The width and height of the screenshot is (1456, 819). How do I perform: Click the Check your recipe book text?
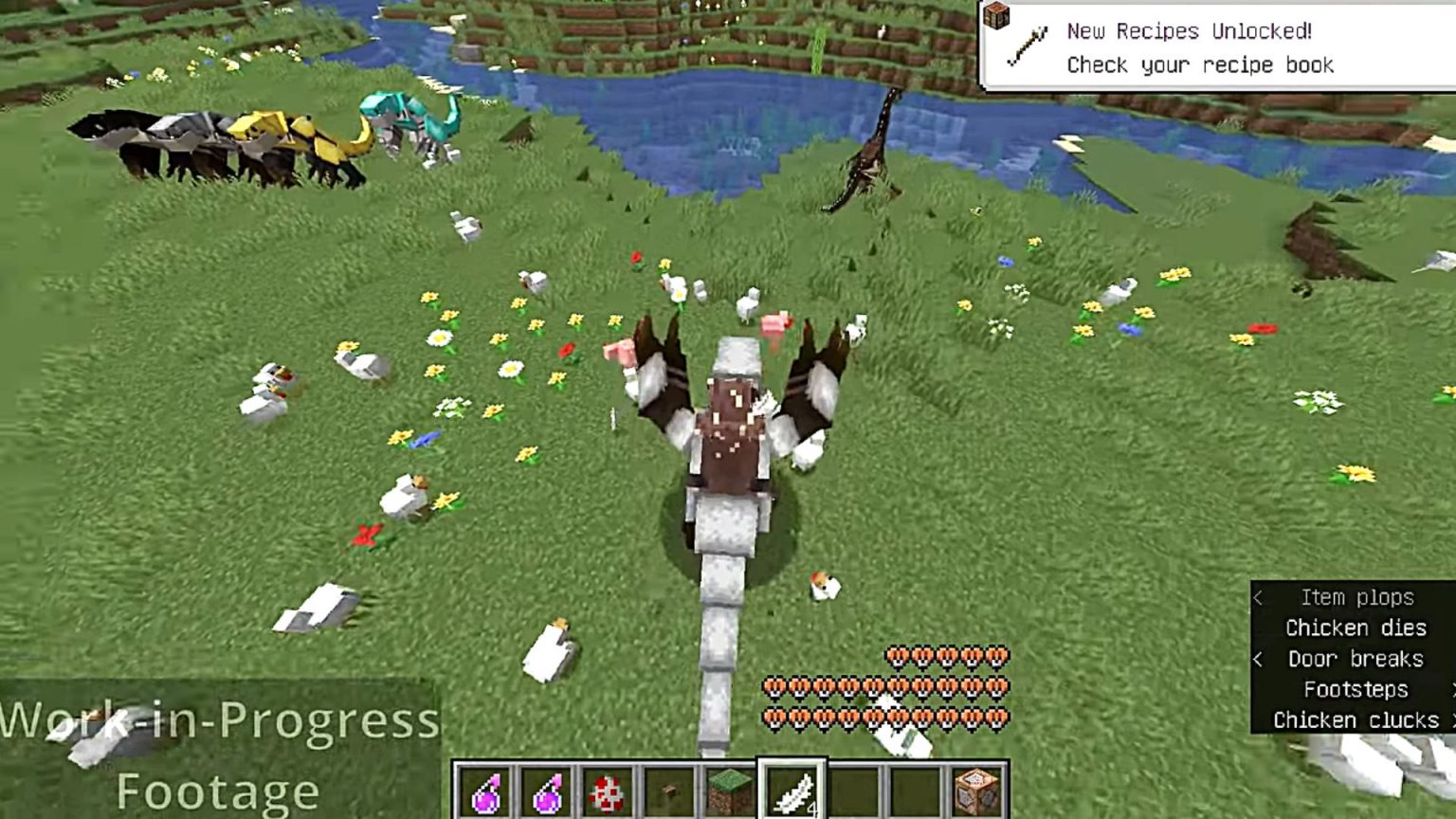[1199, 64]
